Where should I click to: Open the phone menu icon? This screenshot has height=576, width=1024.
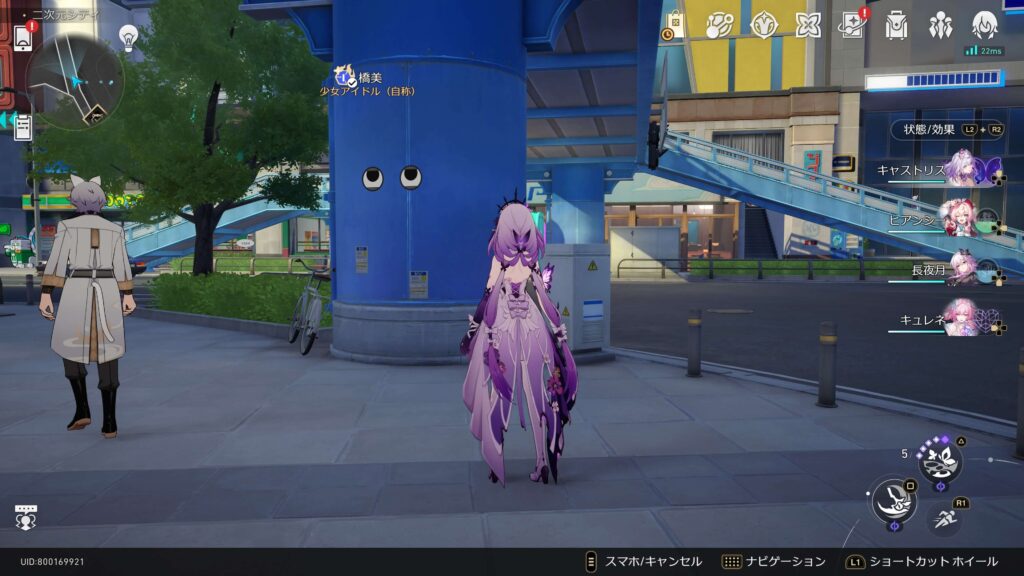tap(22, 37)
